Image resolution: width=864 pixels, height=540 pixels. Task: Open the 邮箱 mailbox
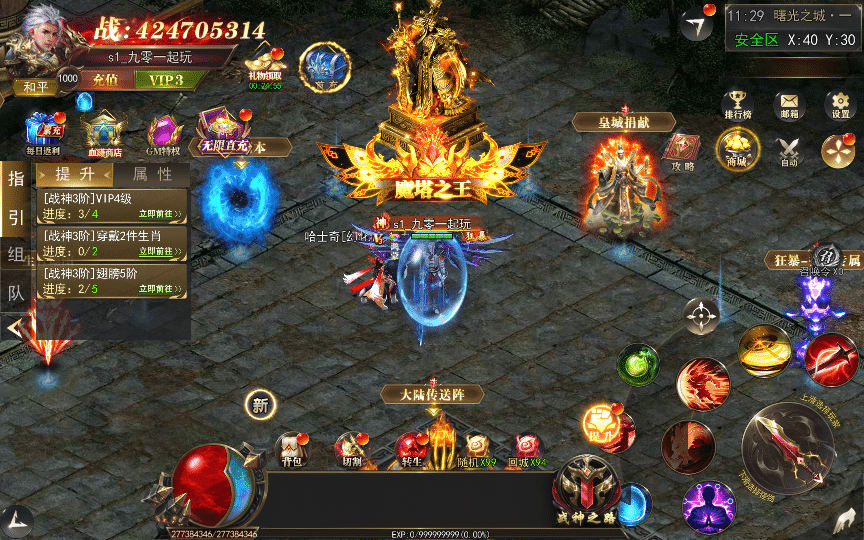tap(789, 103)
